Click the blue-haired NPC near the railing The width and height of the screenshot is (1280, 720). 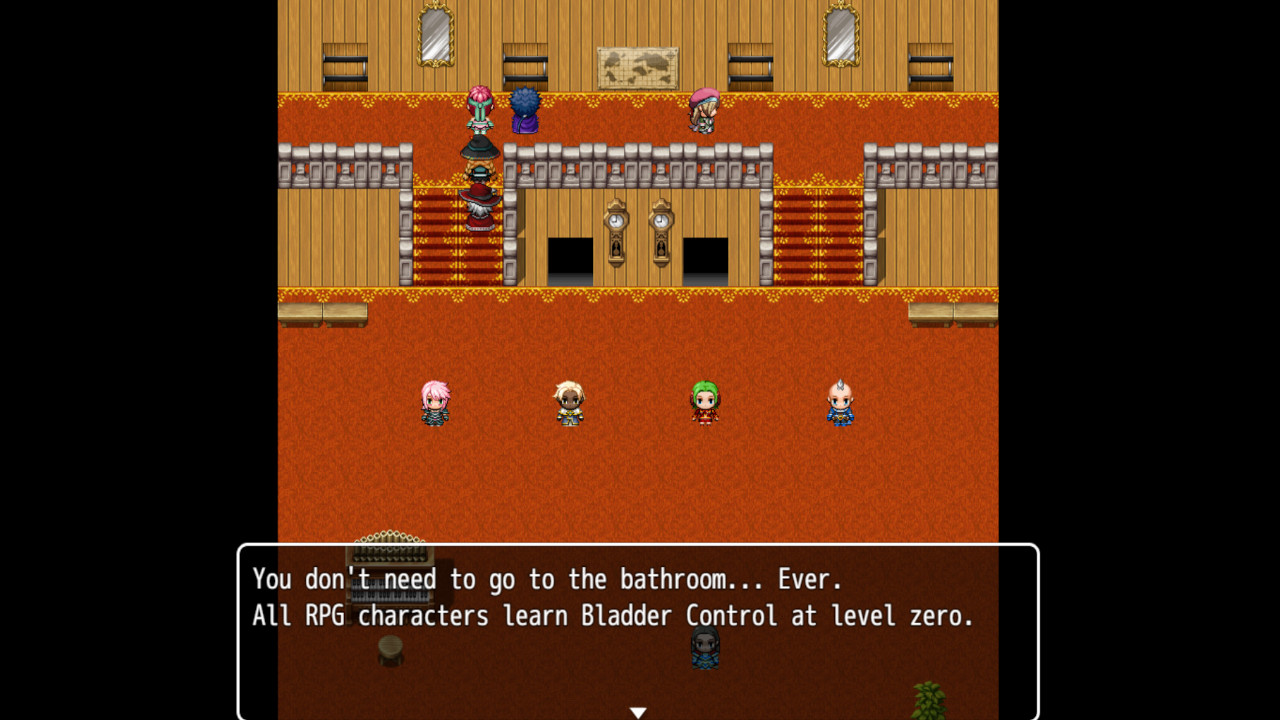[524, 110]
